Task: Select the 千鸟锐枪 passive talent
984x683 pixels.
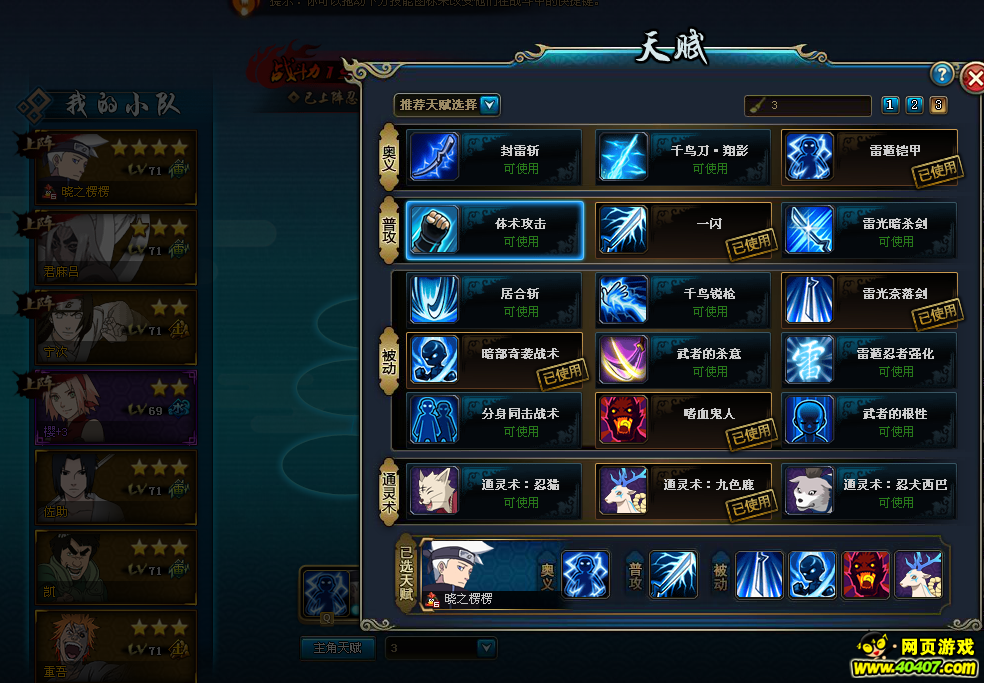Action: [x=683, y=300]
